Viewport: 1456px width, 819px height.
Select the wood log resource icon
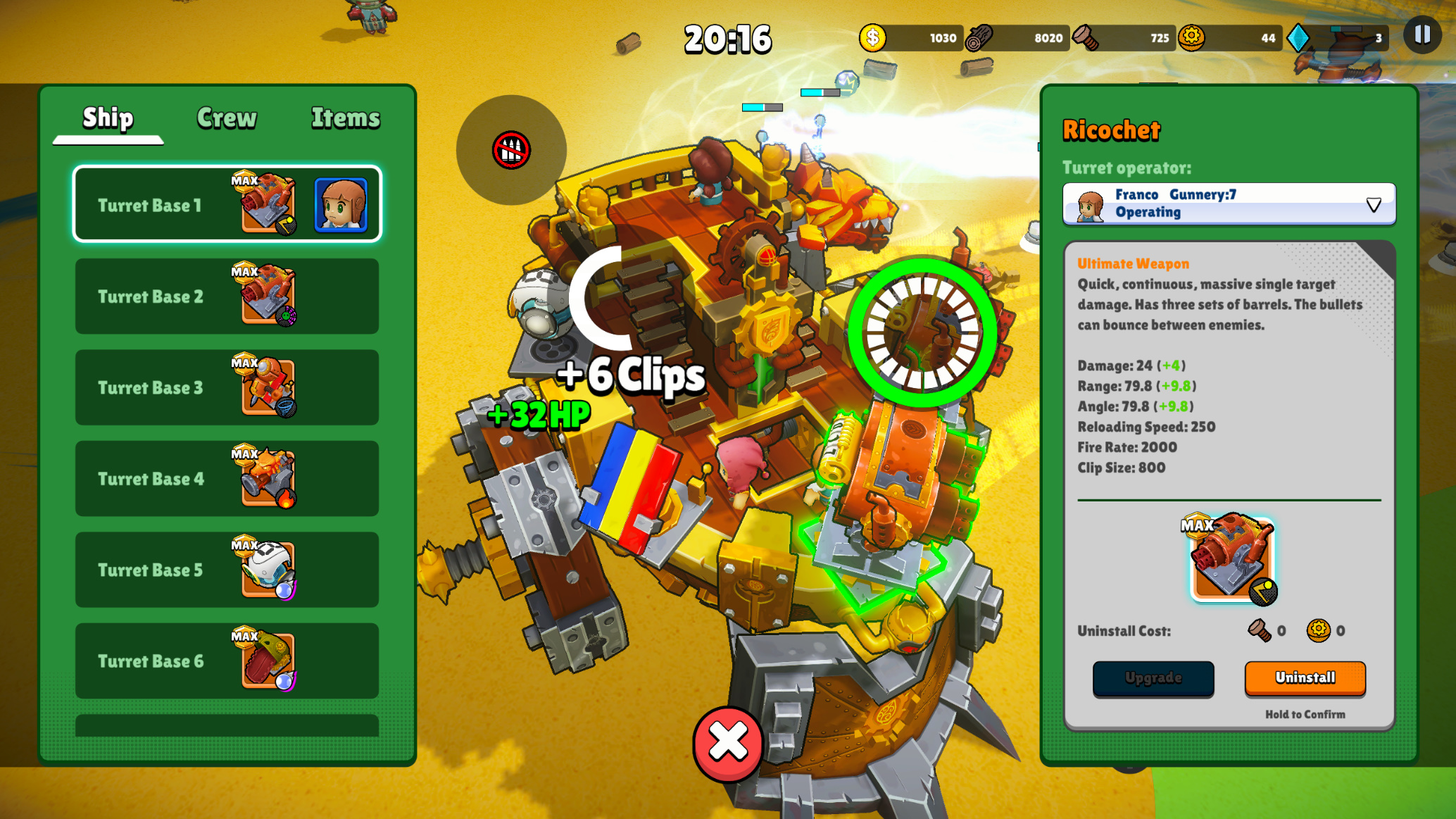click(x=981, y=39)
